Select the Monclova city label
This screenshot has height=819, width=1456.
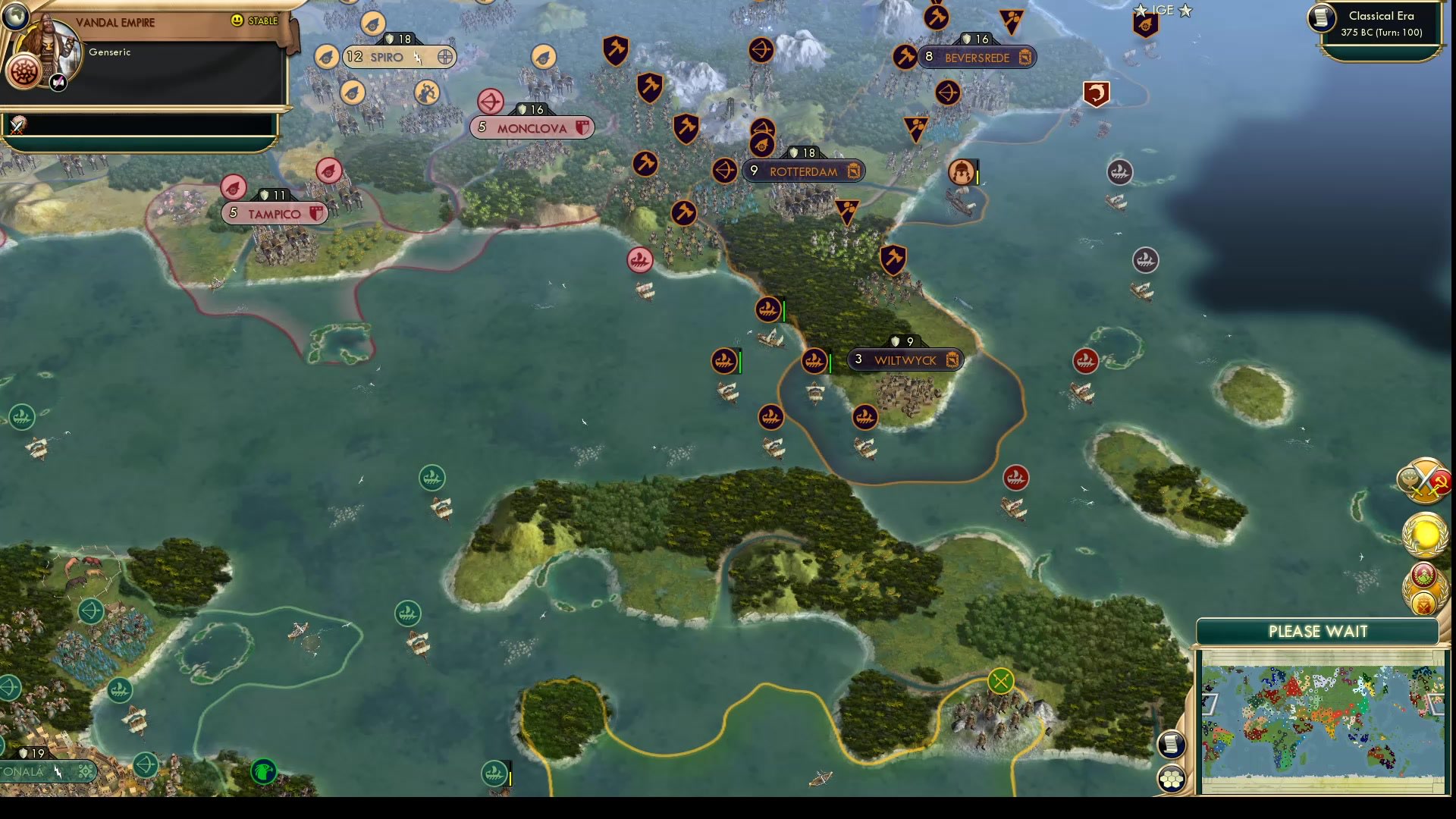coord(531,127)
